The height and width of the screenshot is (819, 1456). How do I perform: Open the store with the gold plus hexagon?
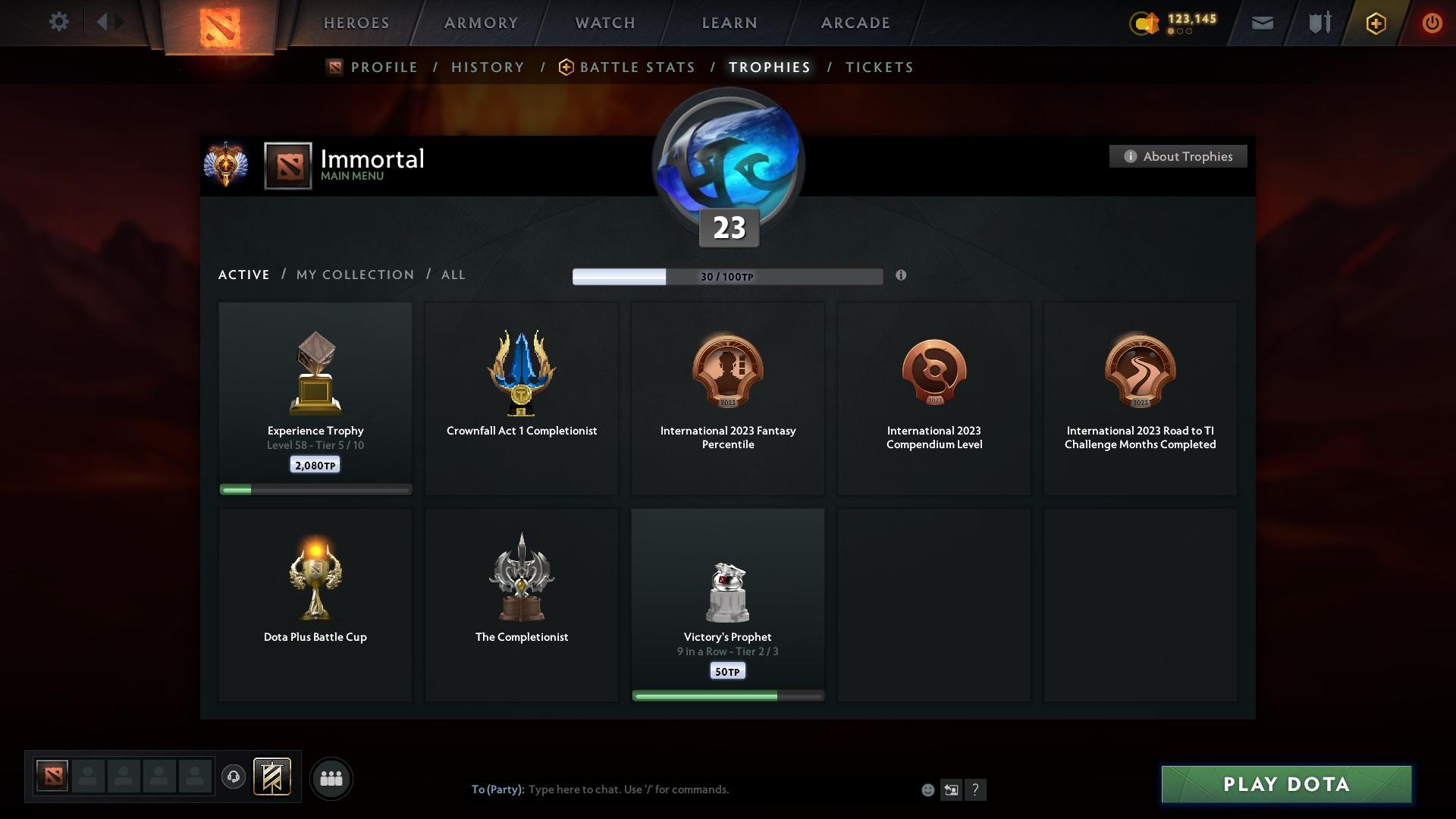[x=1375, y=24]
